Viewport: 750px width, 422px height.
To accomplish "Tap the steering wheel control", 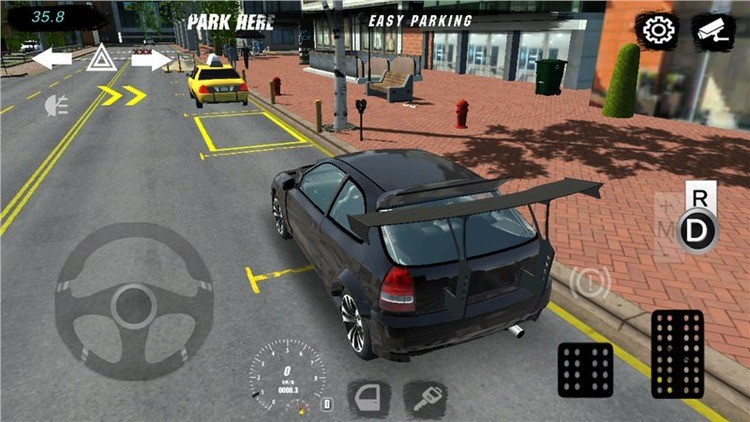I will click(133, 301).
